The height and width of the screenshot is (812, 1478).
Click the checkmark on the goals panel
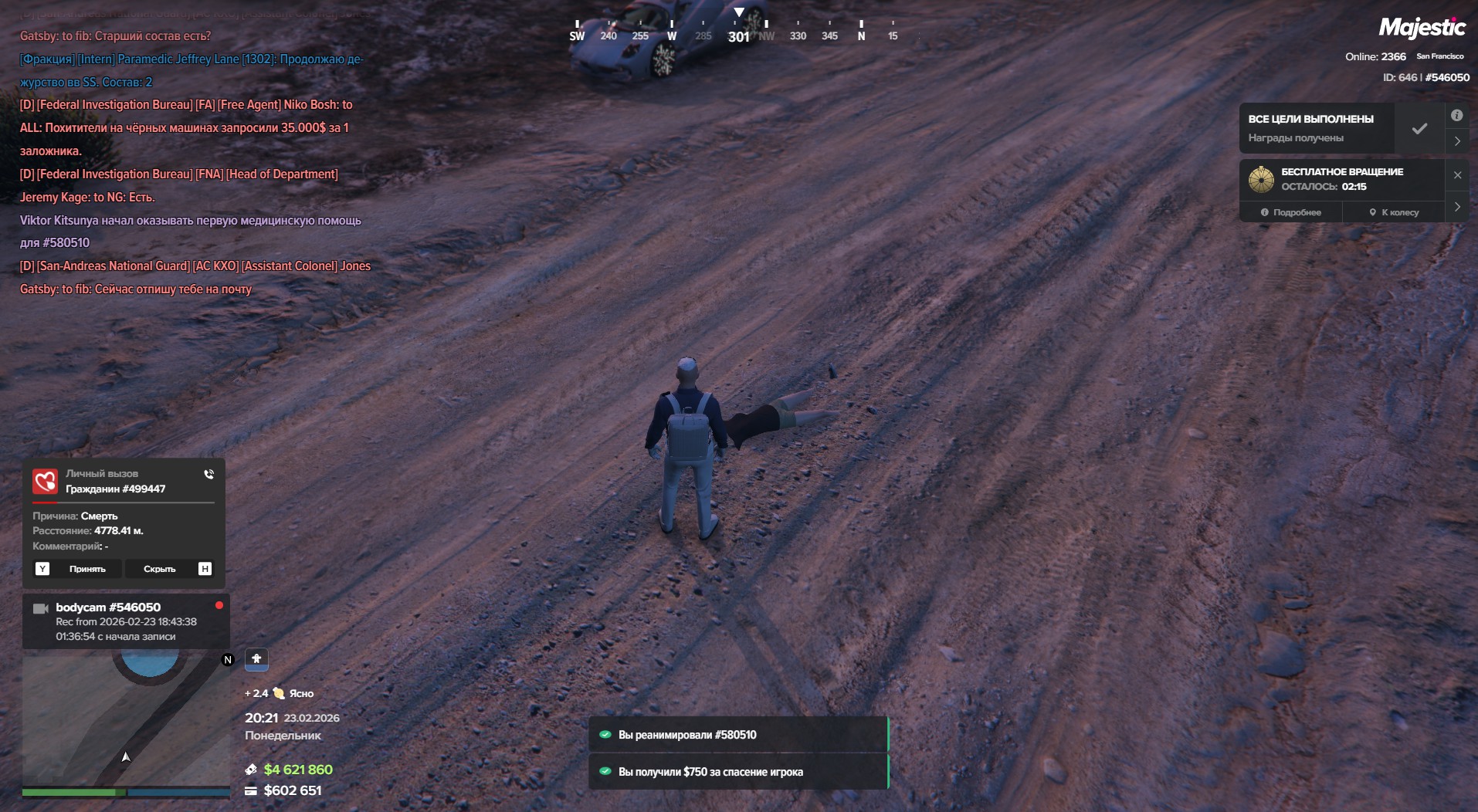point(1419,129)
